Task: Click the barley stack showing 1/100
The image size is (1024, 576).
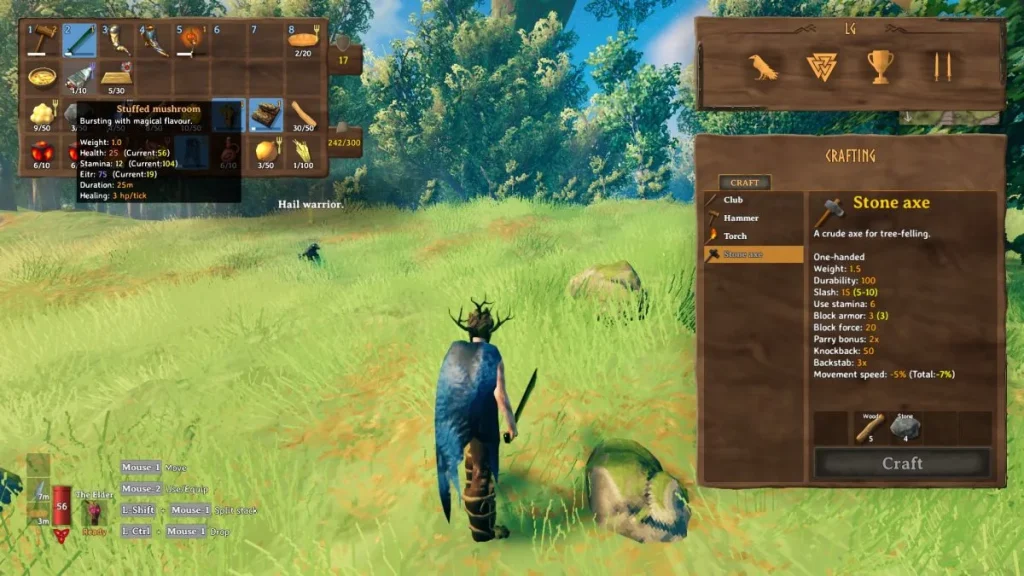Action: (x=302, y=152)
